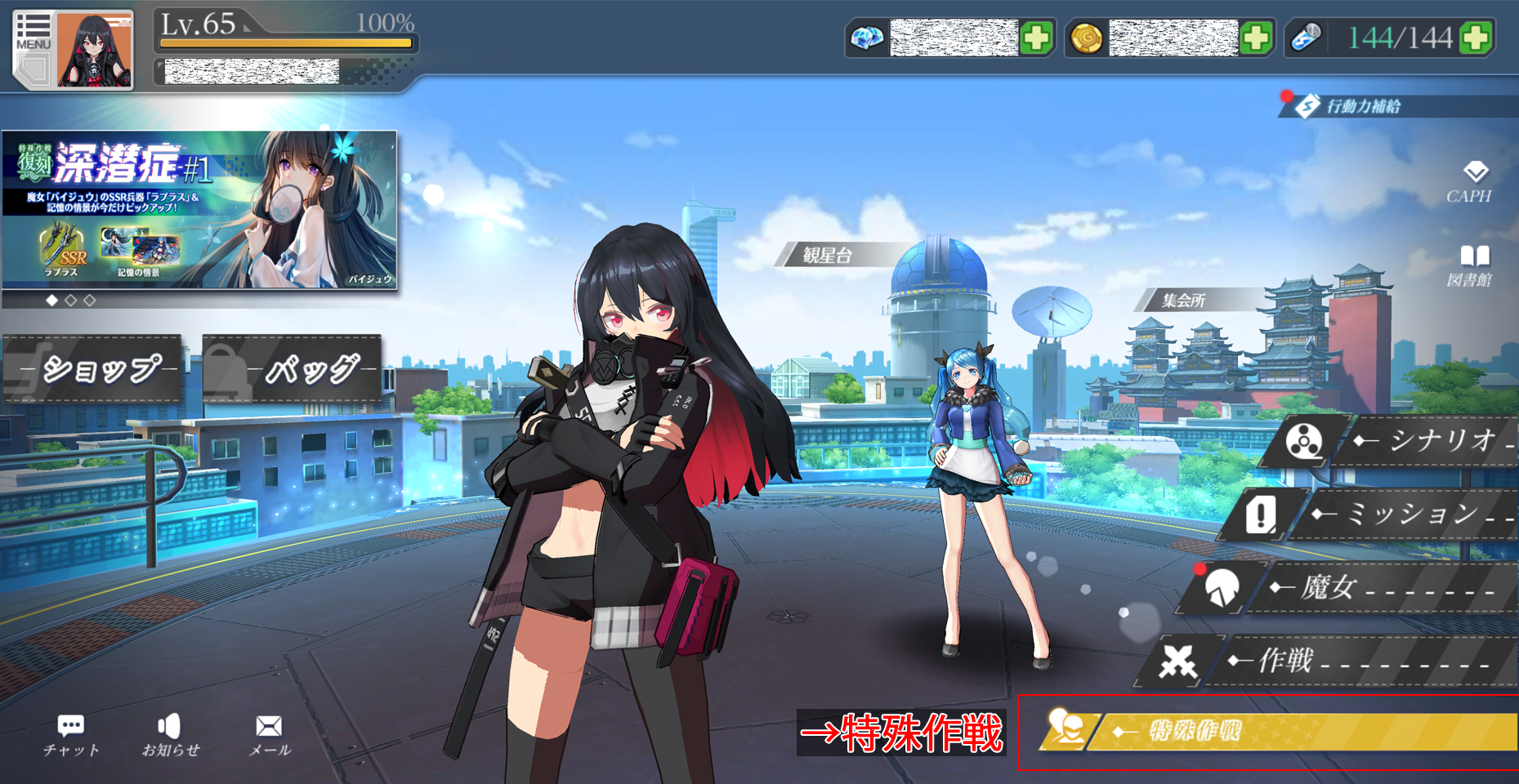Tap the player avatar portrait

(x=94, y=51)
